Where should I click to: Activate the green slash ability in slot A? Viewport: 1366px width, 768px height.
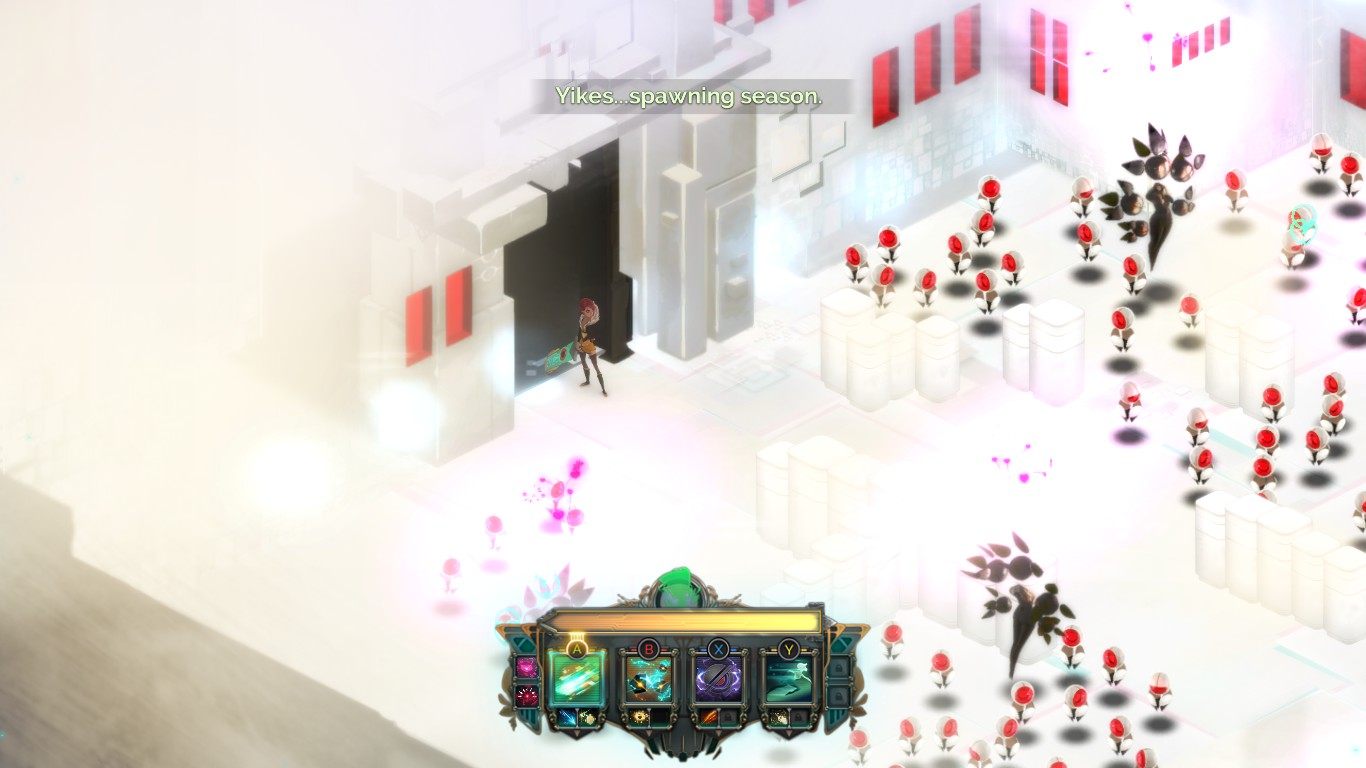click(578, 679)
